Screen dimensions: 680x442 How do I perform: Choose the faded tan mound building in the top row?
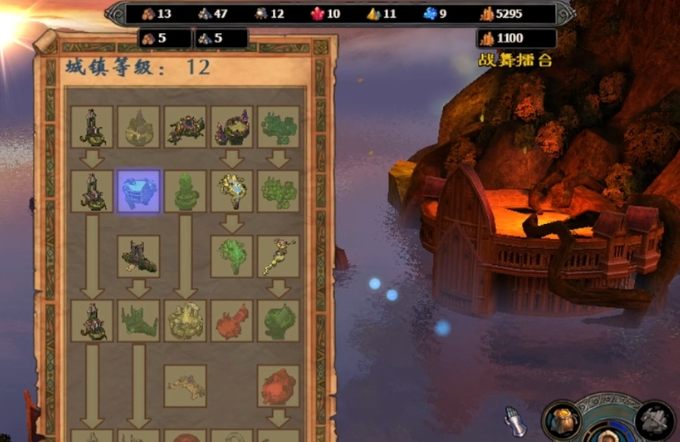(x=138, y=127)
